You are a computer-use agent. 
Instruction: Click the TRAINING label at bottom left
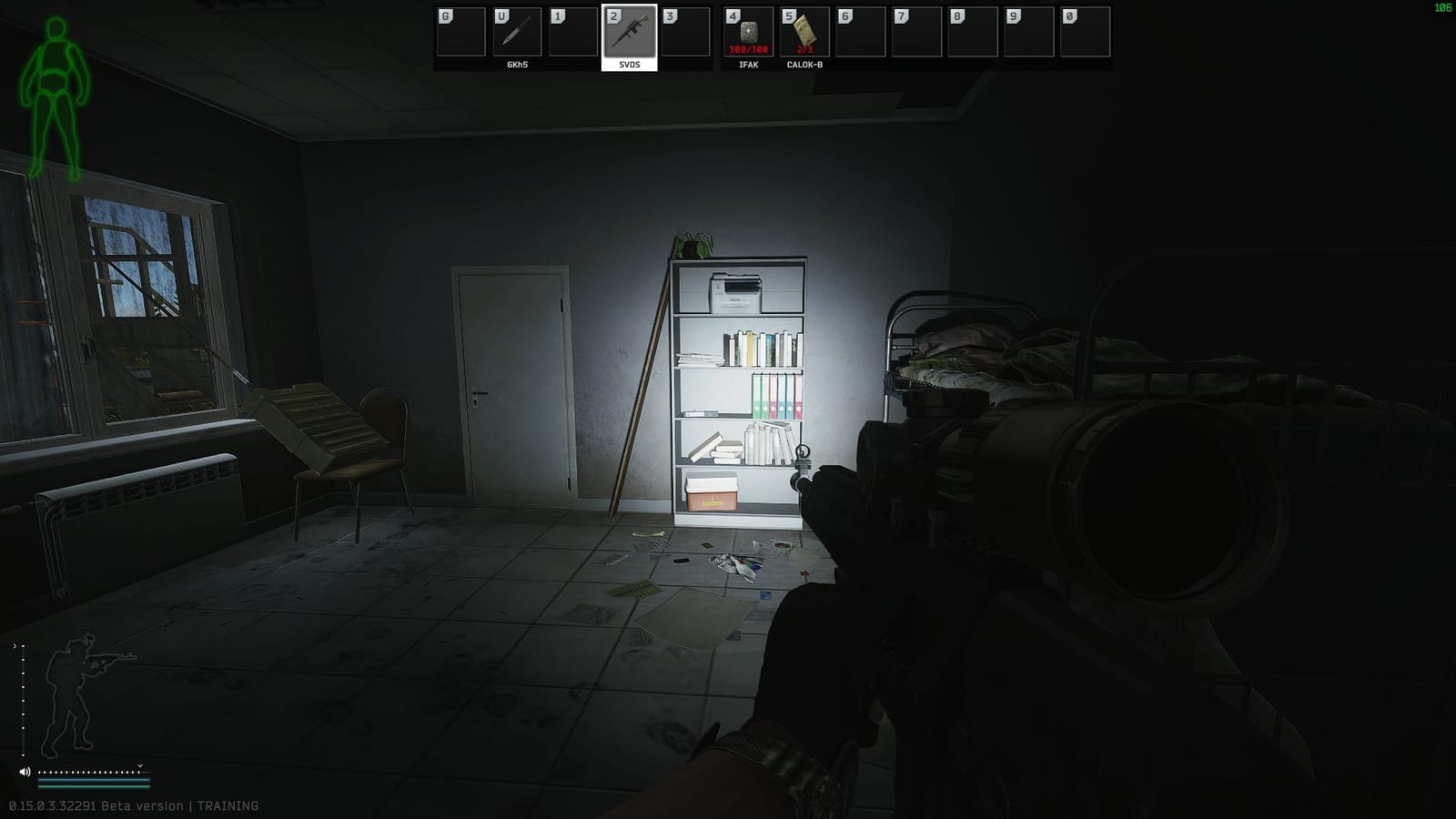(227, 804)
